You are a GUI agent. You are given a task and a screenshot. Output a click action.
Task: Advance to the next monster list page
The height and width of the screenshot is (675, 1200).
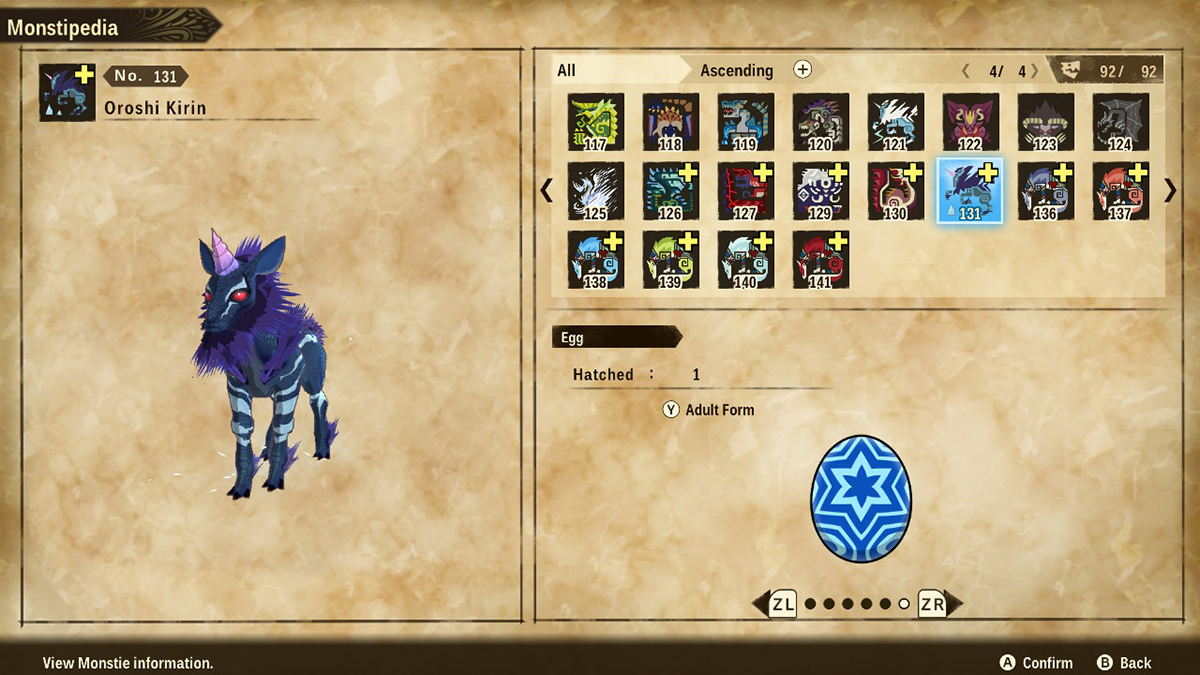pos(1171,190)
